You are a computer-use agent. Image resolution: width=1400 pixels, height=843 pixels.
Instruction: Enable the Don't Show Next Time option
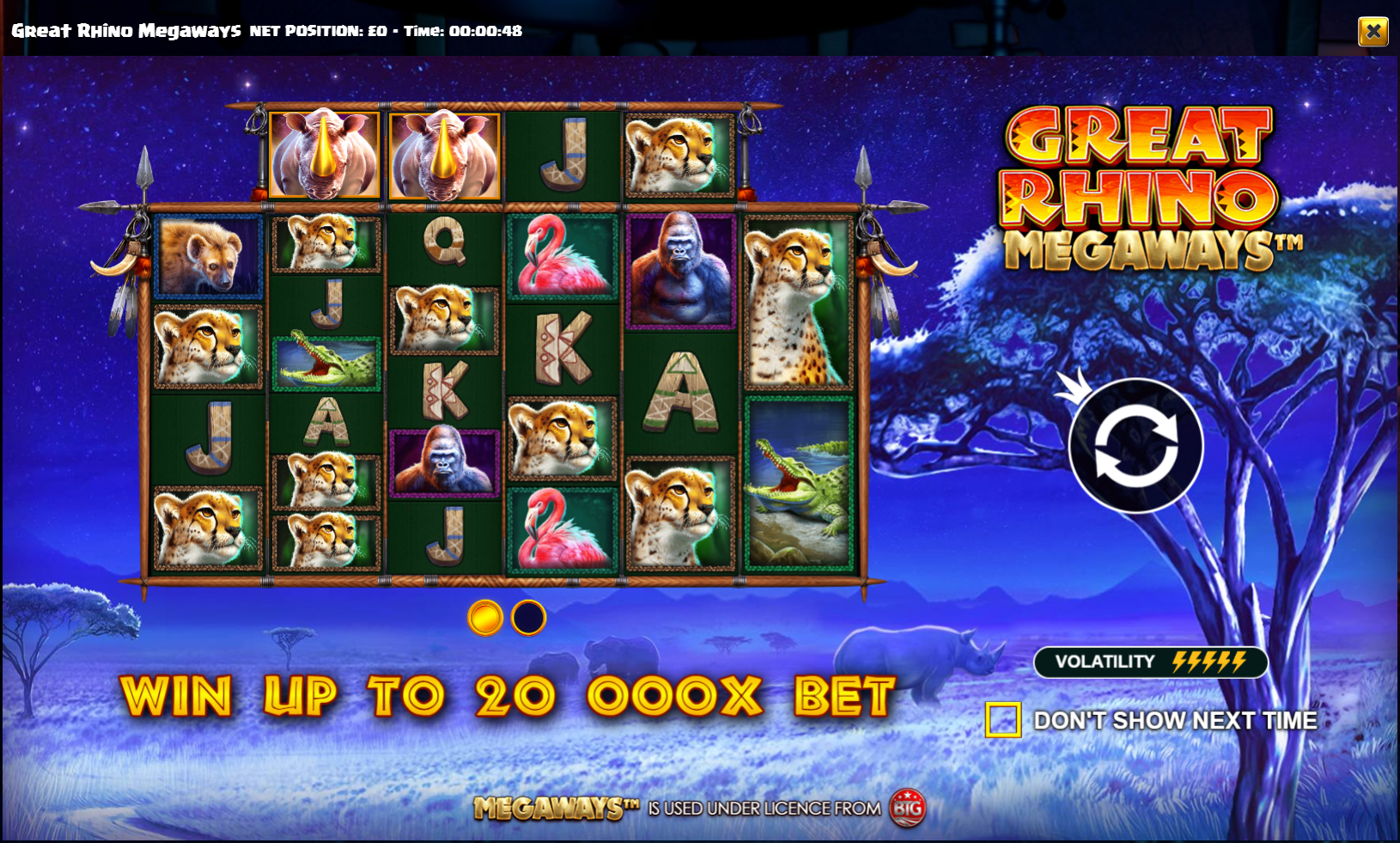point(1003,720)
